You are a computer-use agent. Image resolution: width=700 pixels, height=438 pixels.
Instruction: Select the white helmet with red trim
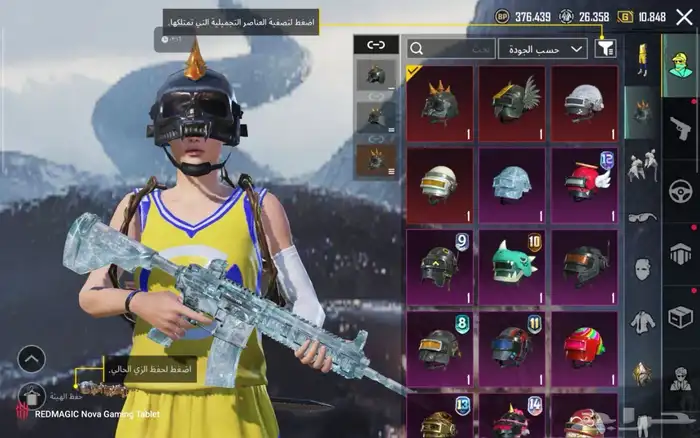point(584,103)
